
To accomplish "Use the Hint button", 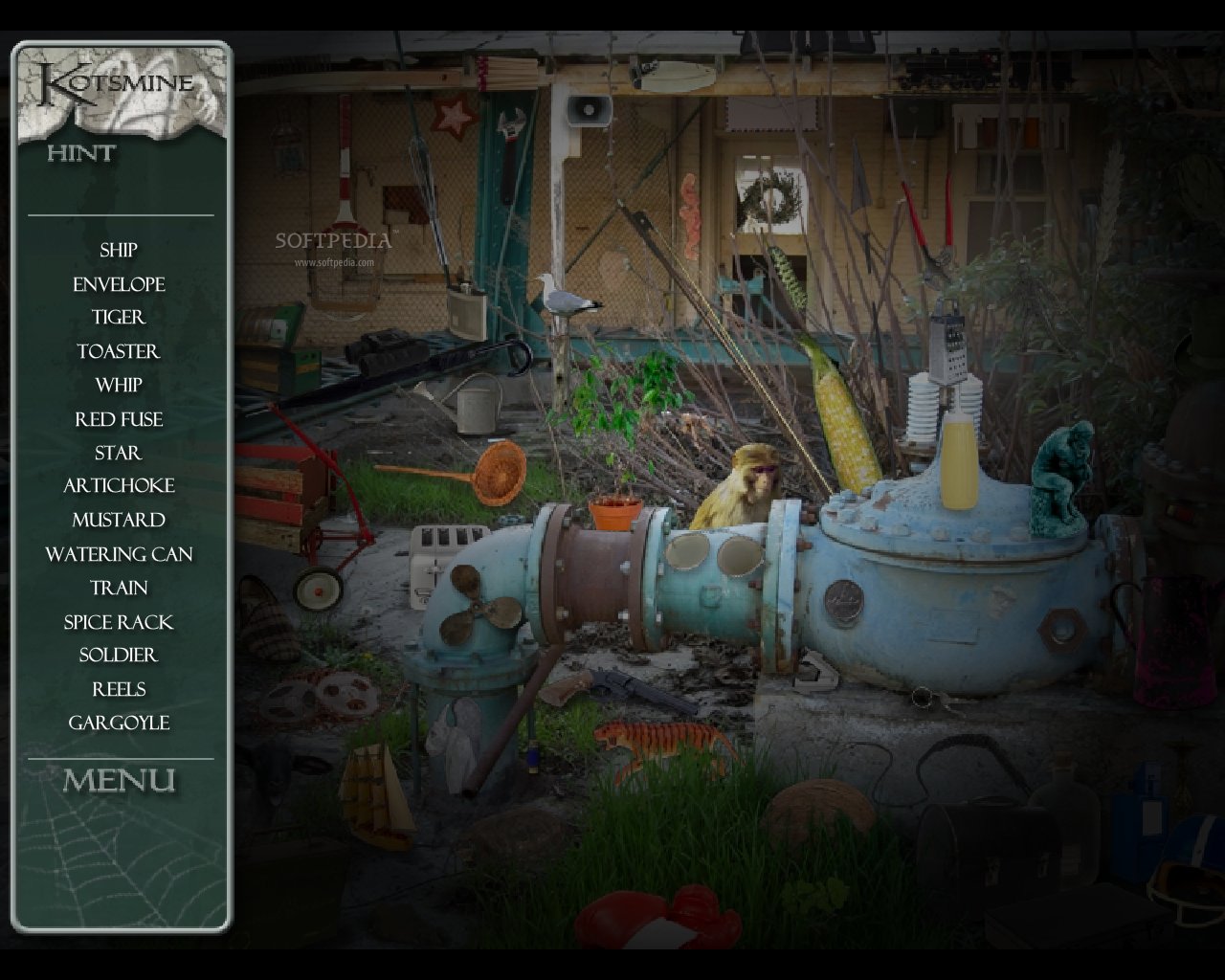I will coord(81,153).
